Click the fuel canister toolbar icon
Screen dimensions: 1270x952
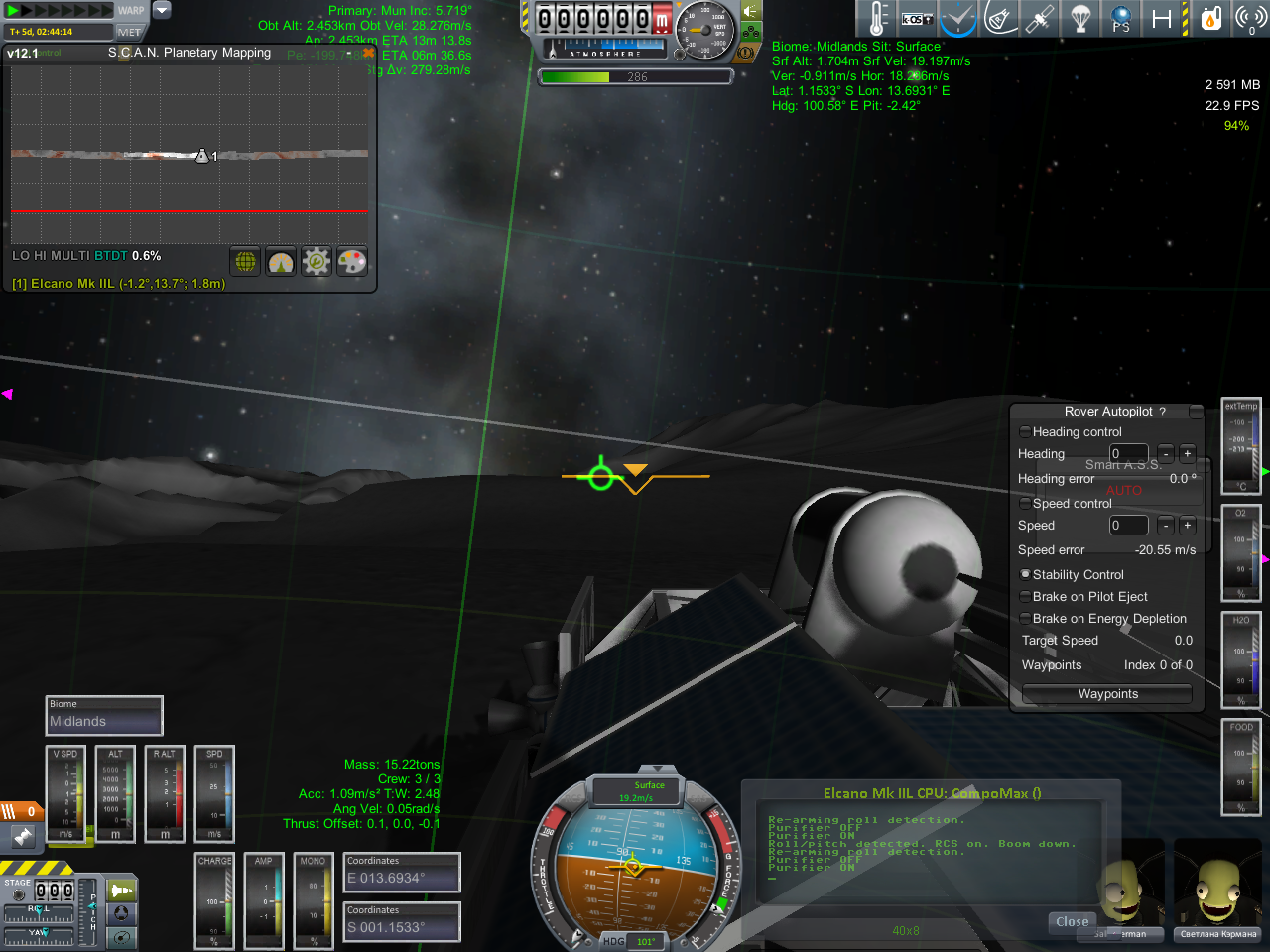pyautogui.click(x=1210, y=19)
